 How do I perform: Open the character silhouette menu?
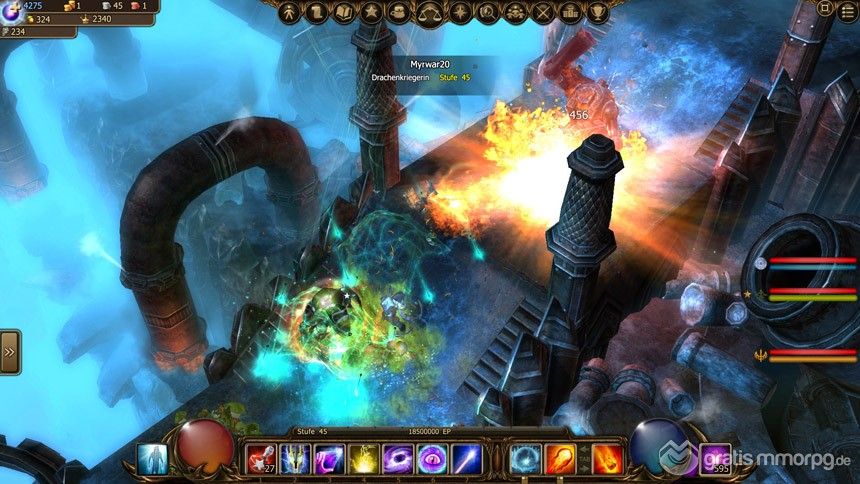[x=288, y=13]
